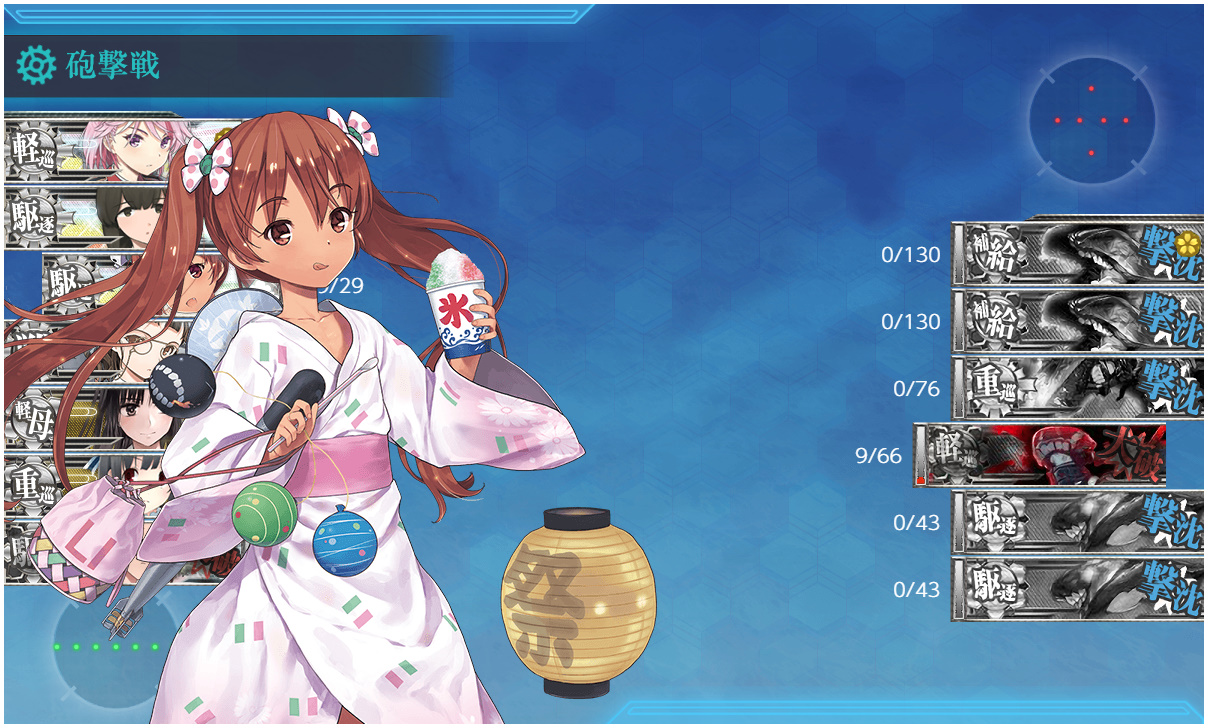
Task: Click the enemy formation radar with red dots
Action: click(x=1091, y=121)
